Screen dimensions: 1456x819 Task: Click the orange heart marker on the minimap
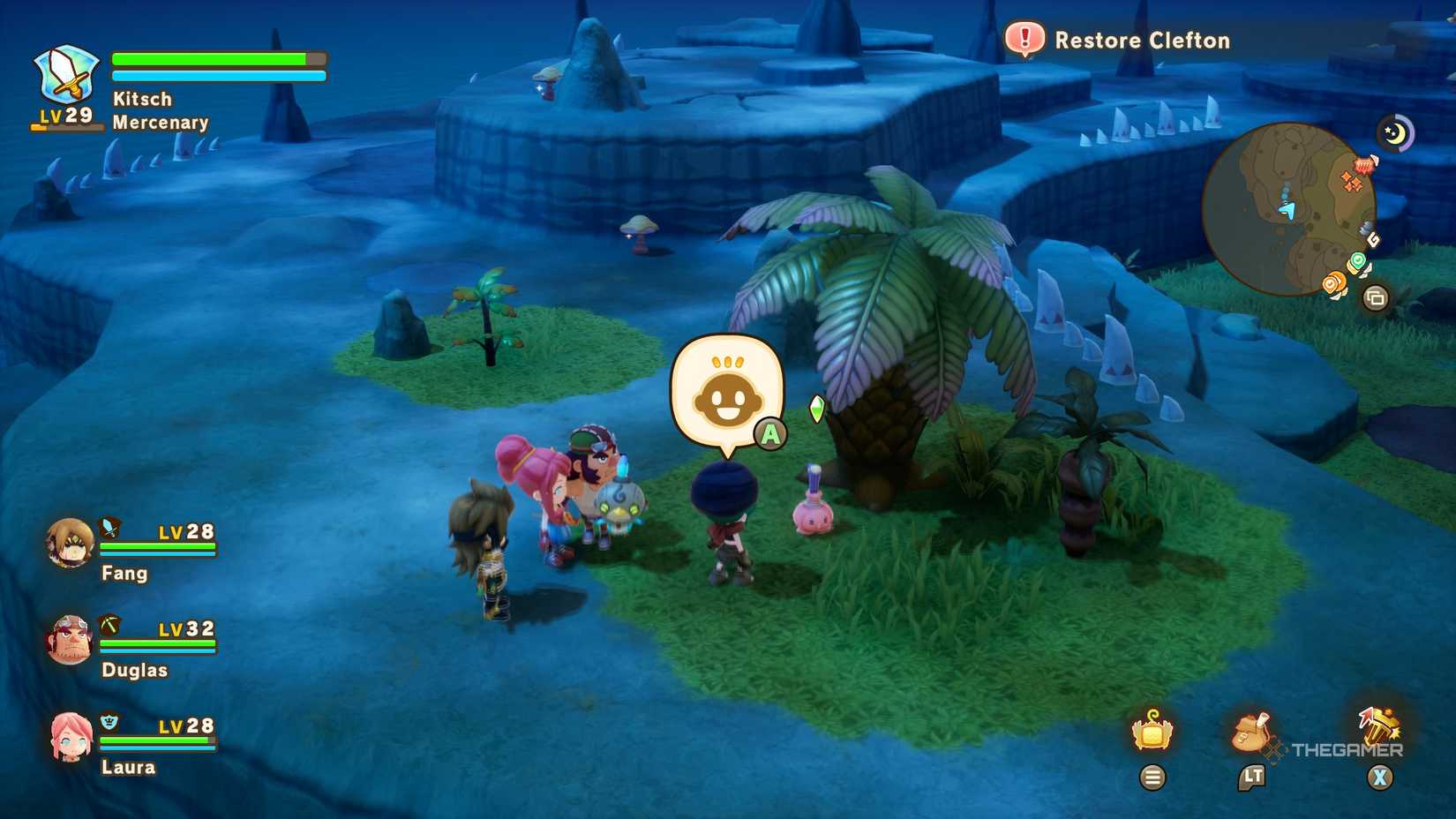[x=1332, y=284]
